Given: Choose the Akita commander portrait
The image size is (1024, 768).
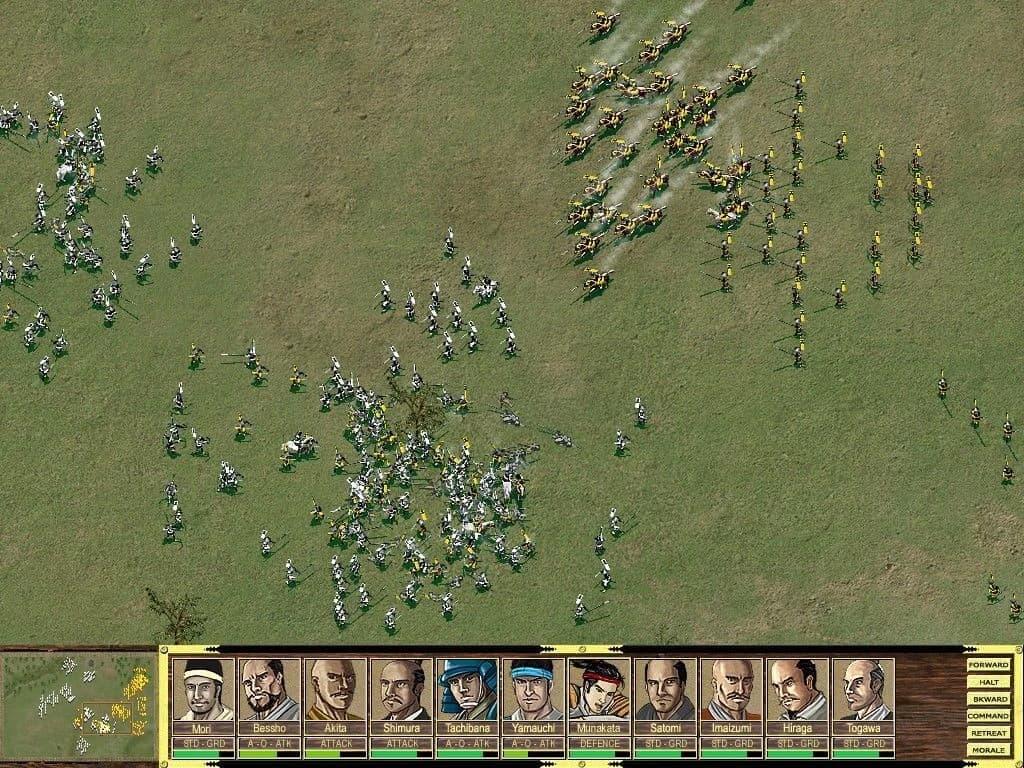Looking at the screenshot, I should click(x=335, y=691).
